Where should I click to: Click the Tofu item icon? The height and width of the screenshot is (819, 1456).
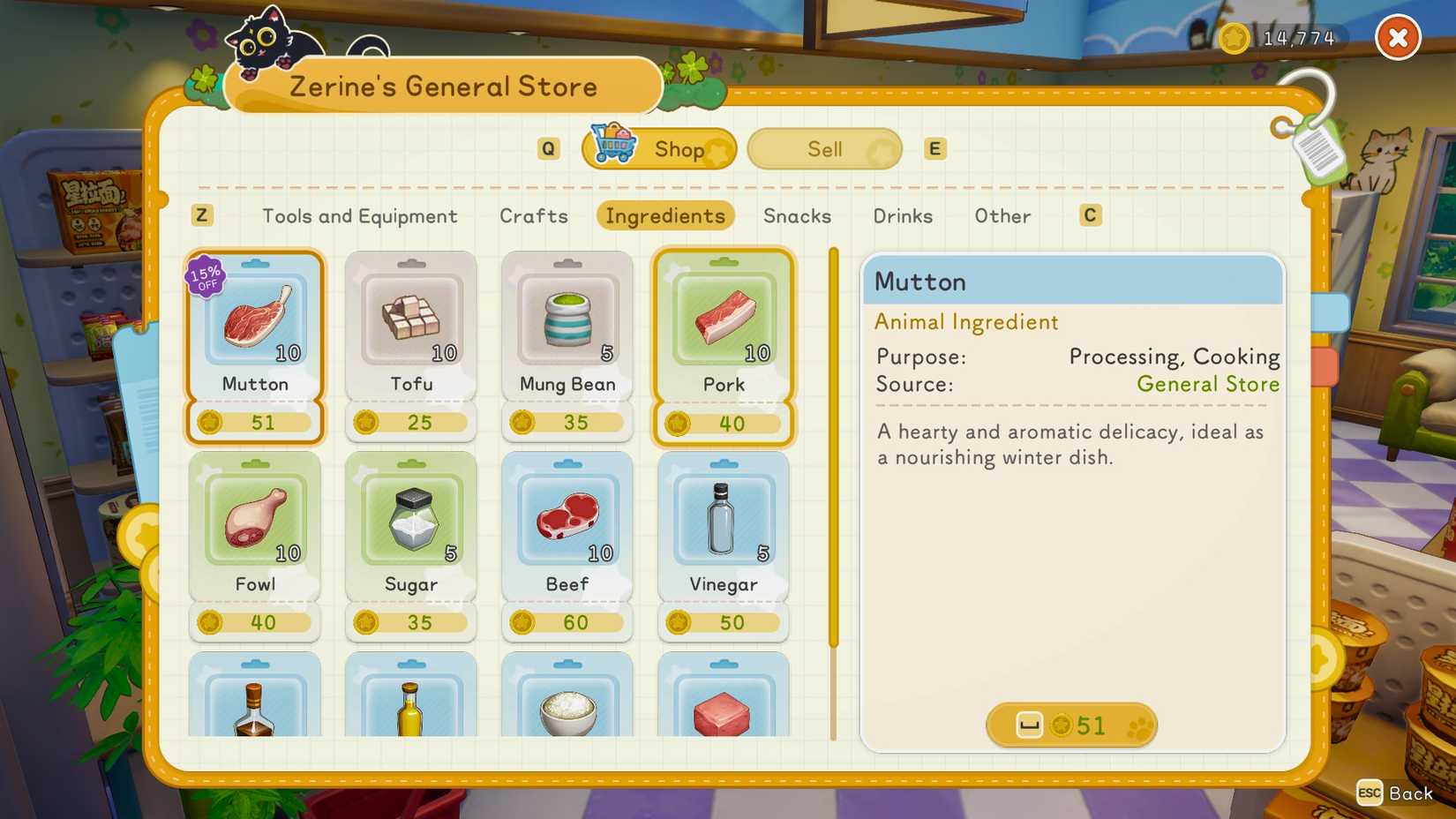point(410,319)
